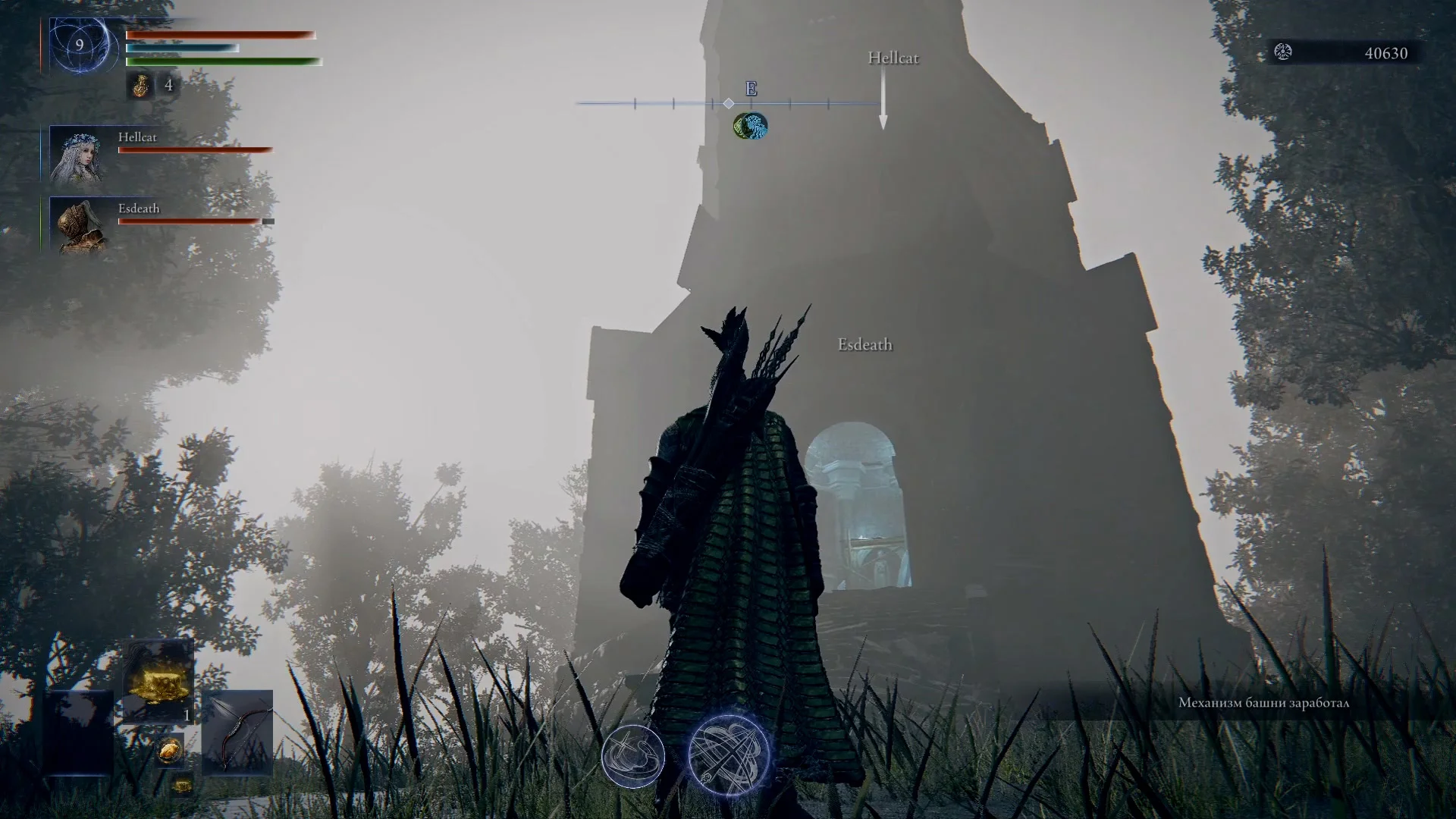Select the Esdeath floating nameplate over the tower
The height and width of the screenshot is (819, 1456).
864,344
